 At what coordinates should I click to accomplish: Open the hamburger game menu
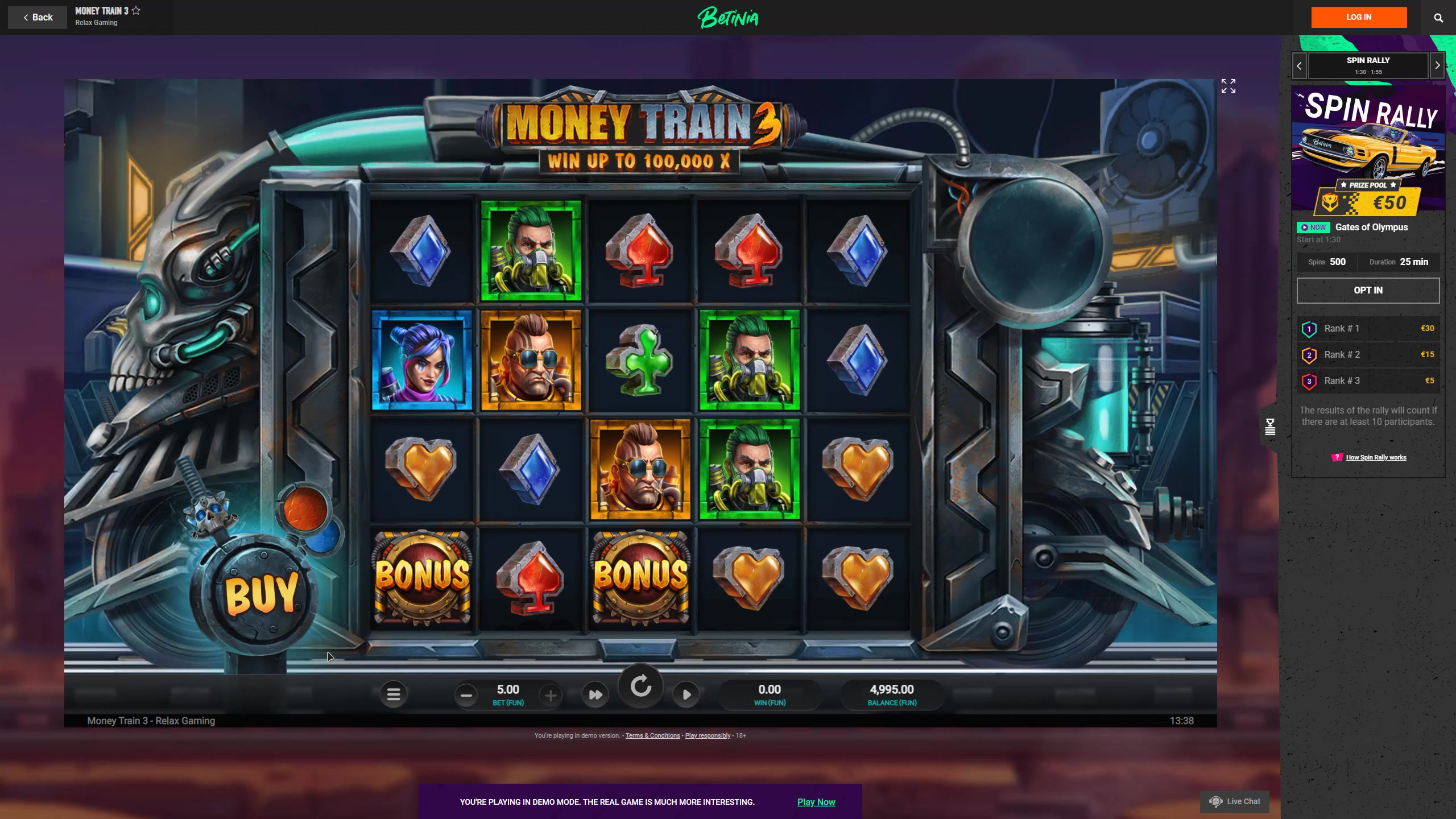393,694
